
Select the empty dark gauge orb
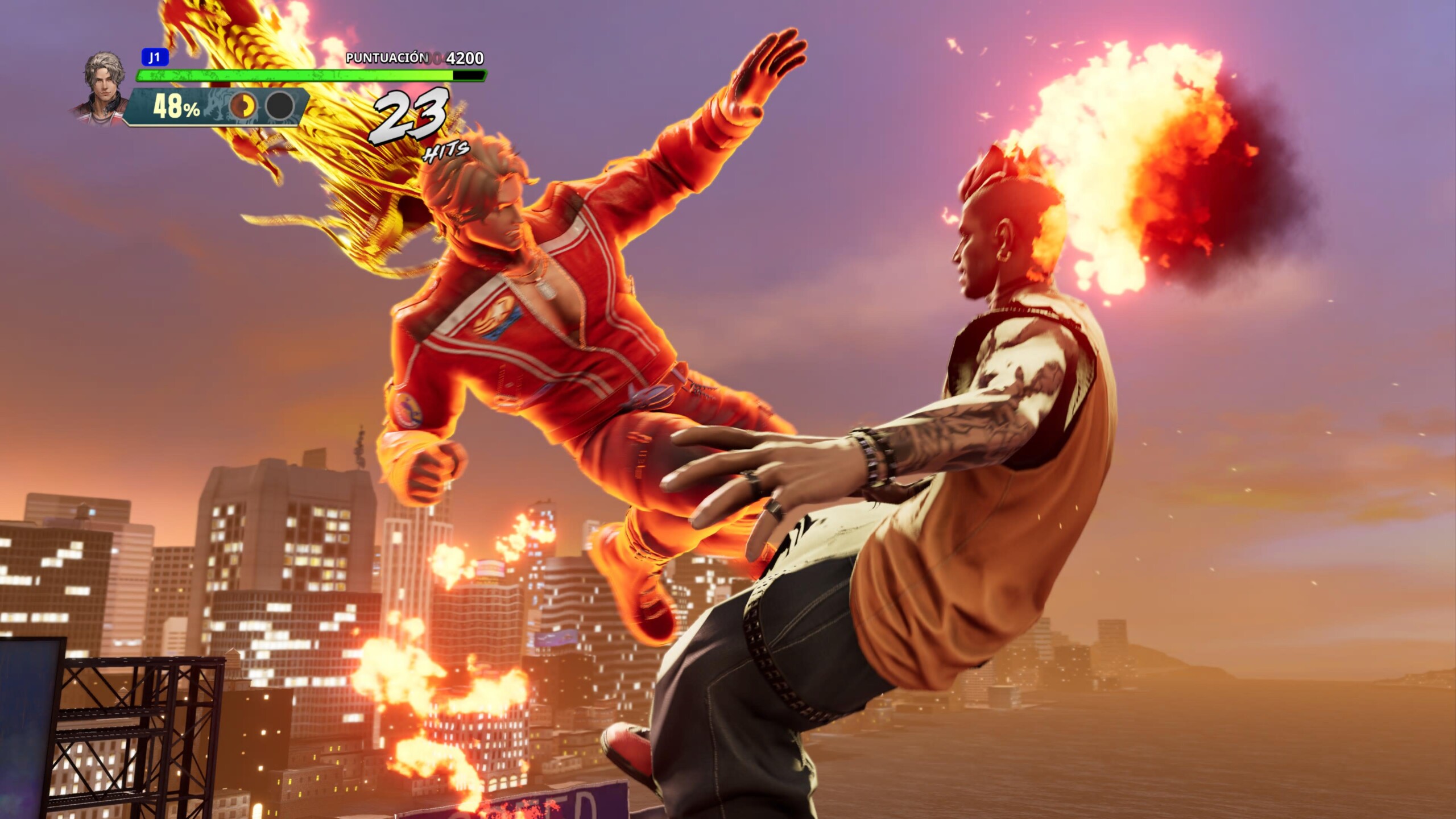click(280, 106)
